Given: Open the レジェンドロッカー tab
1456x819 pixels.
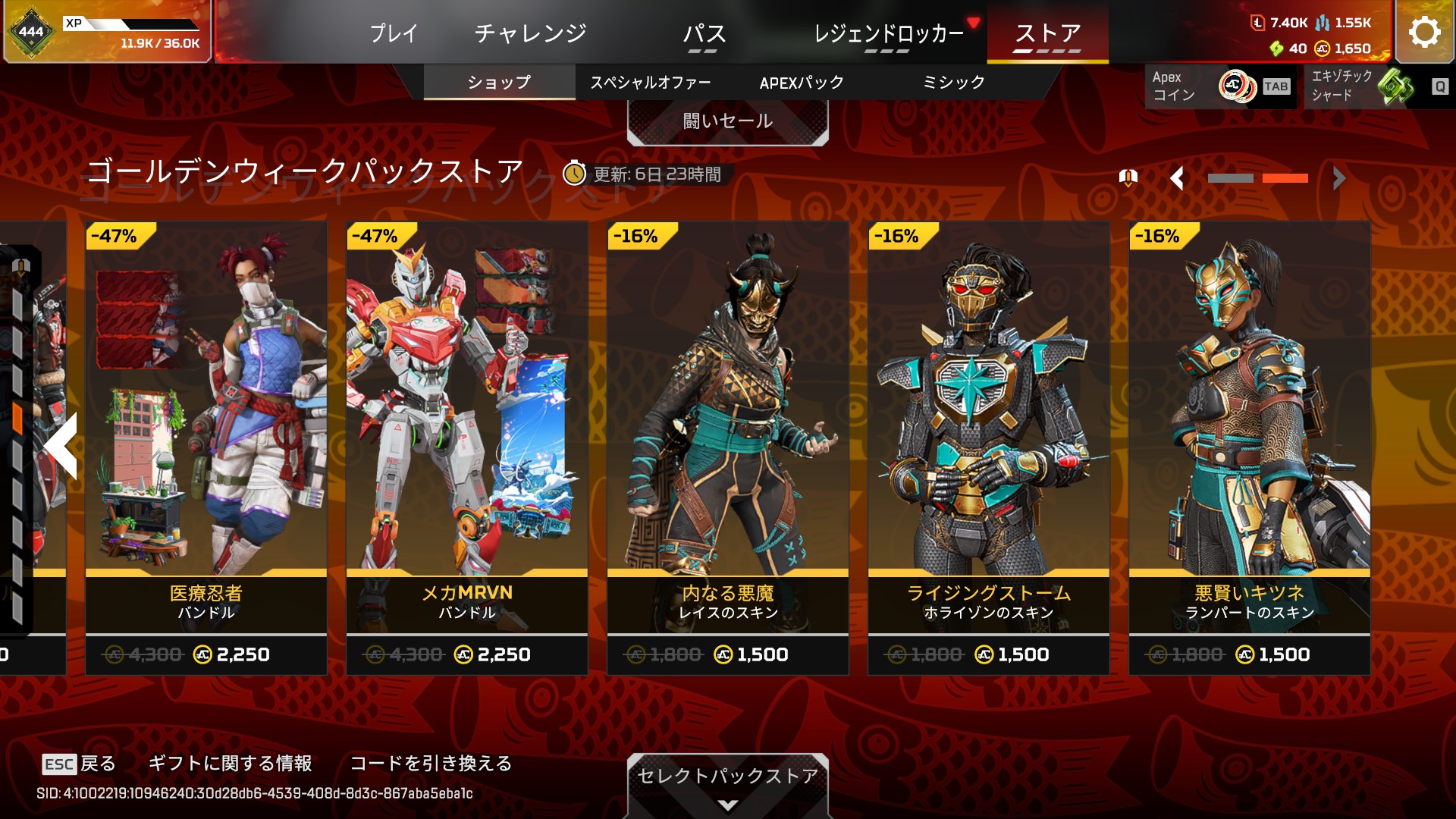Looking at the screenshot, I should pyautogui.click(x=888, y=33).
